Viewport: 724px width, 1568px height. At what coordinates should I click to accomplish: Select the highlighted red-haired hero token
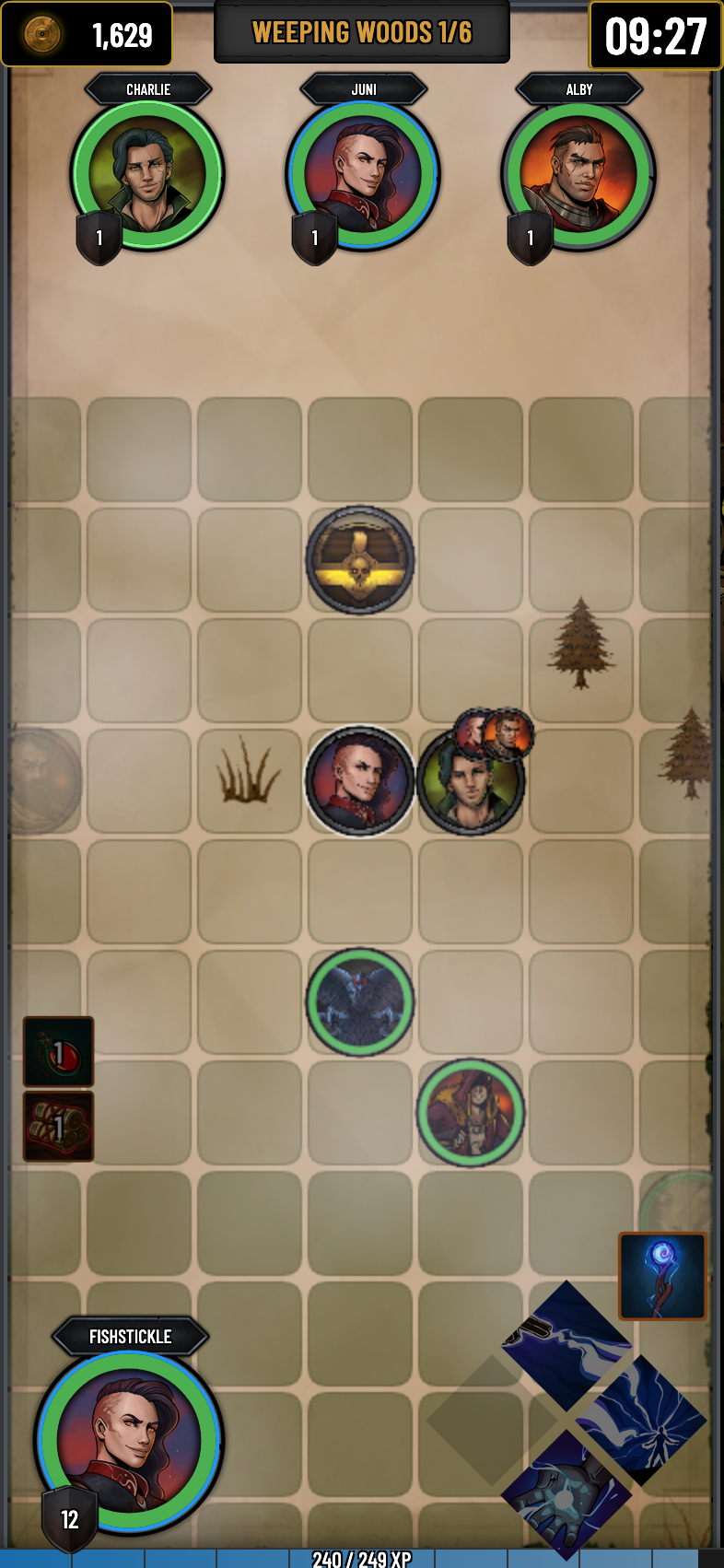pos(360,780)
